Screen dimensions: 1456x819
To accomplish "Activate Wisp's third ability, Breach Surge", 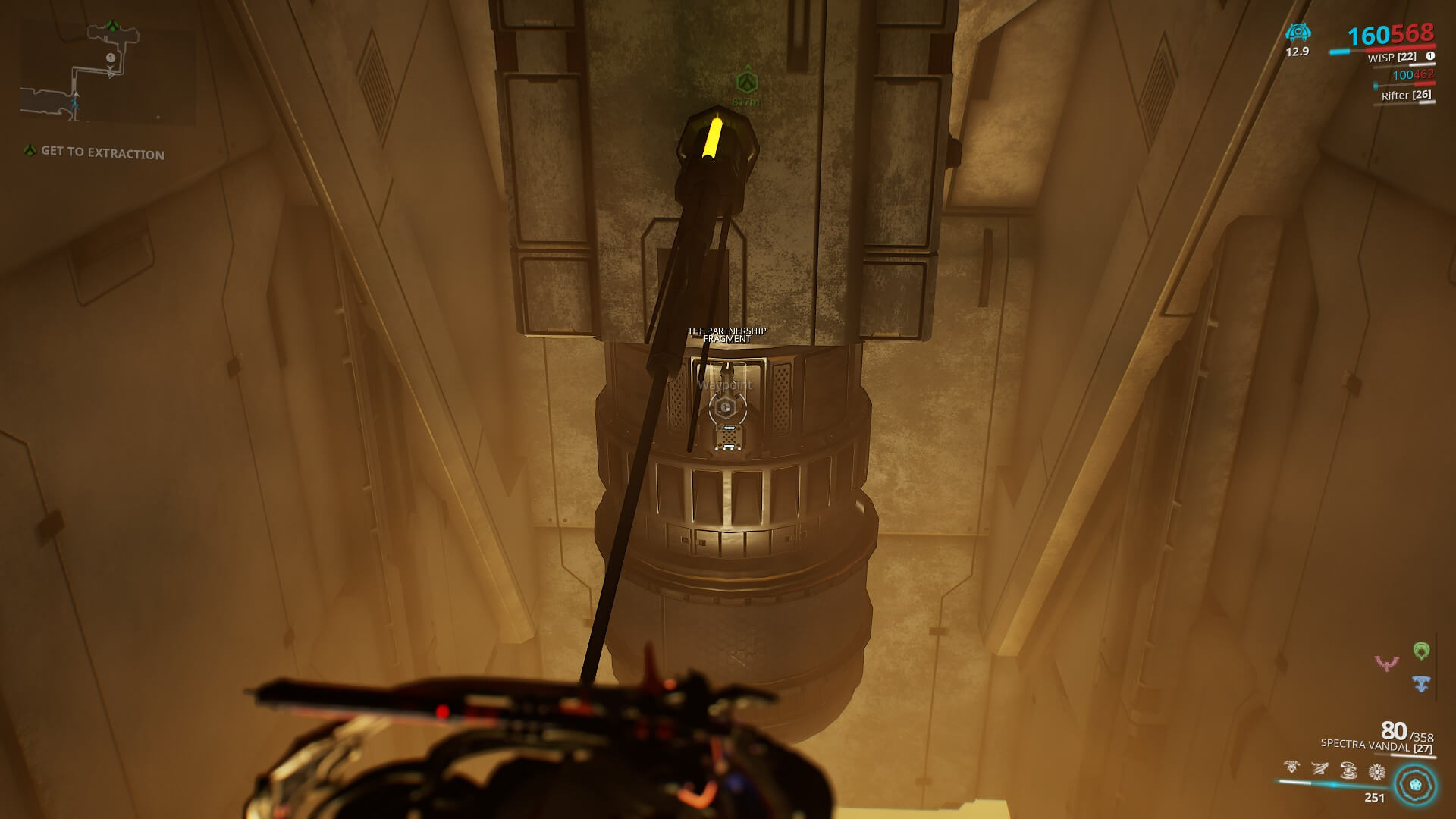I will pyautogui.click(x=1348, y=770).
